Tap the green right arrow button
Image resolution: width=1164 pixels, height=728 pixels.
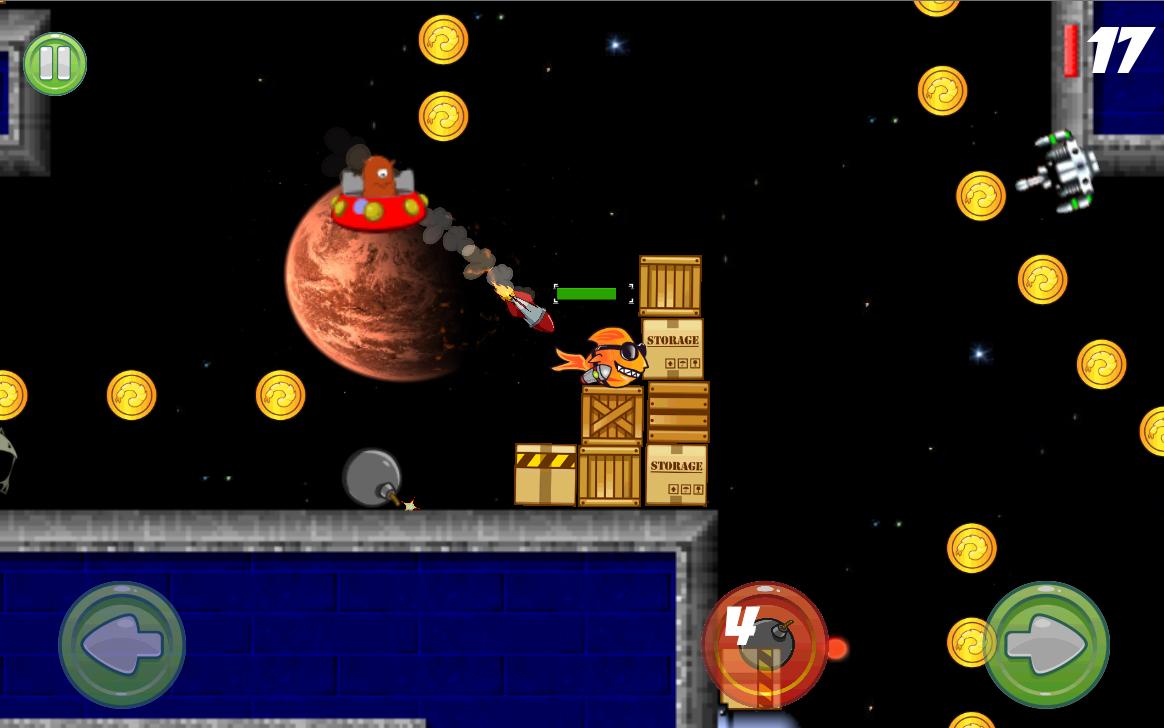click(x=1046, y=644)
